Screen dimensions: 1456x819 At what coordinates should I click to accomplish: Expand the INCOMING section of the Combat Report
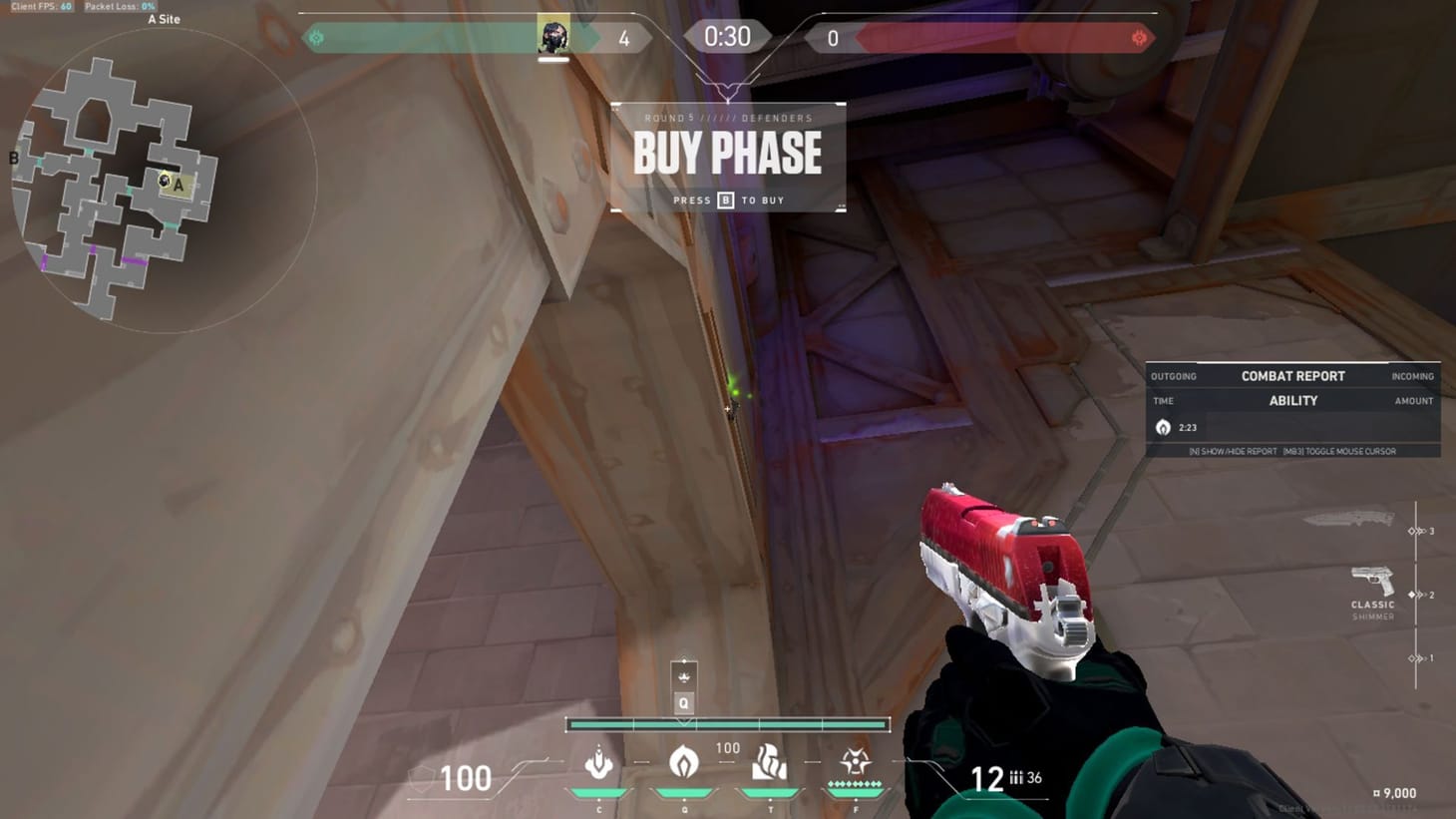1413,376
